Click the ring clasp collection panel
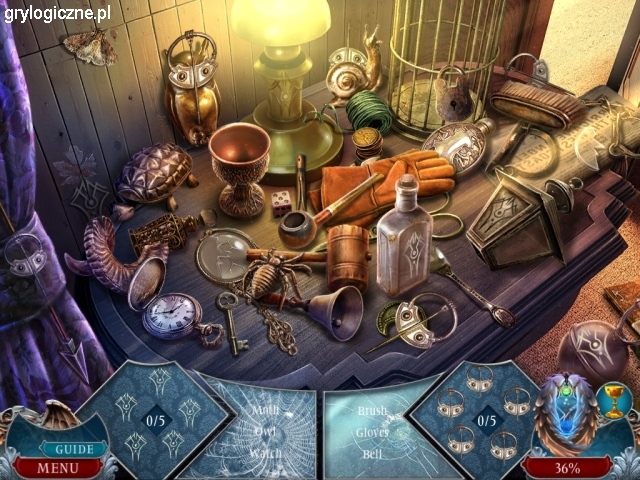 pos(484,419)
